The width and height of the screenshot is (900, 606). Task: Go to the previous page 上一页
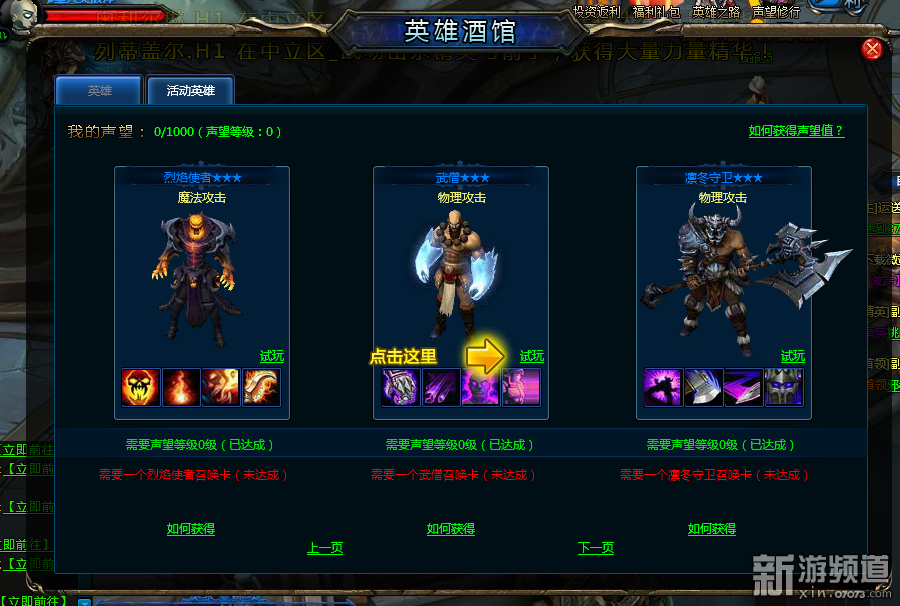[x=325, y=548]
